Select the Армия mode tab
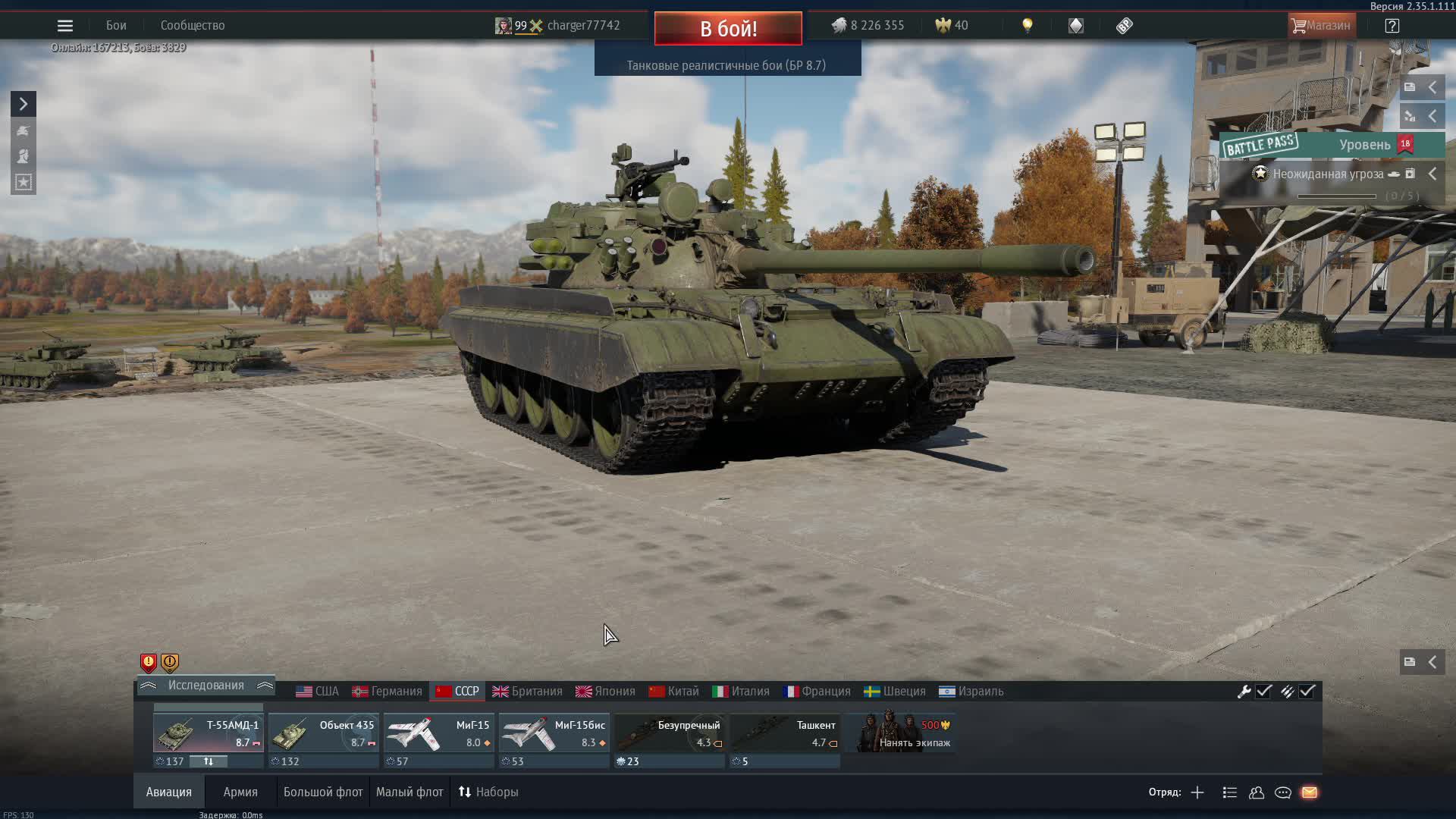1456x819 pixels. [x=240, y=792]
